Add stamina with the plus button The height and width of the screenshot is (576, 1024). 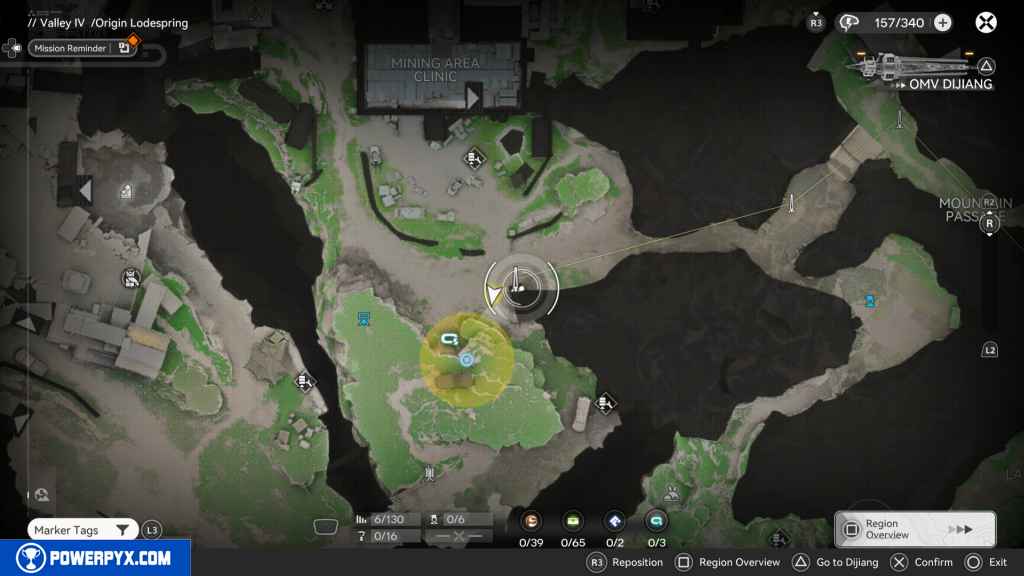942,22
